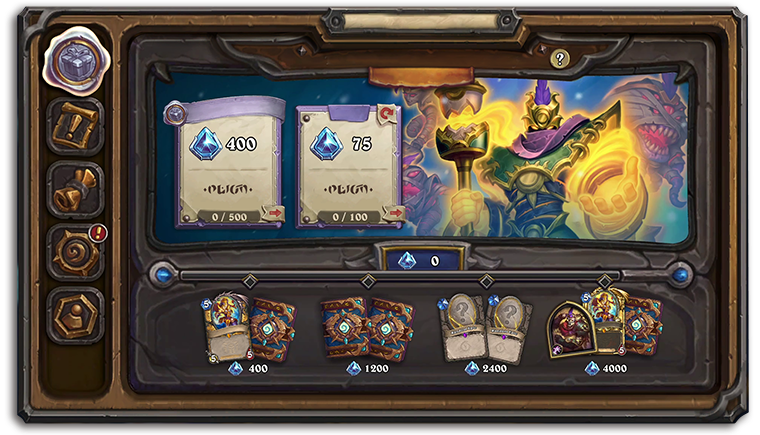Click the arrow on the 0 / 500 quest
760x435 pixels.
pos(271,213)
